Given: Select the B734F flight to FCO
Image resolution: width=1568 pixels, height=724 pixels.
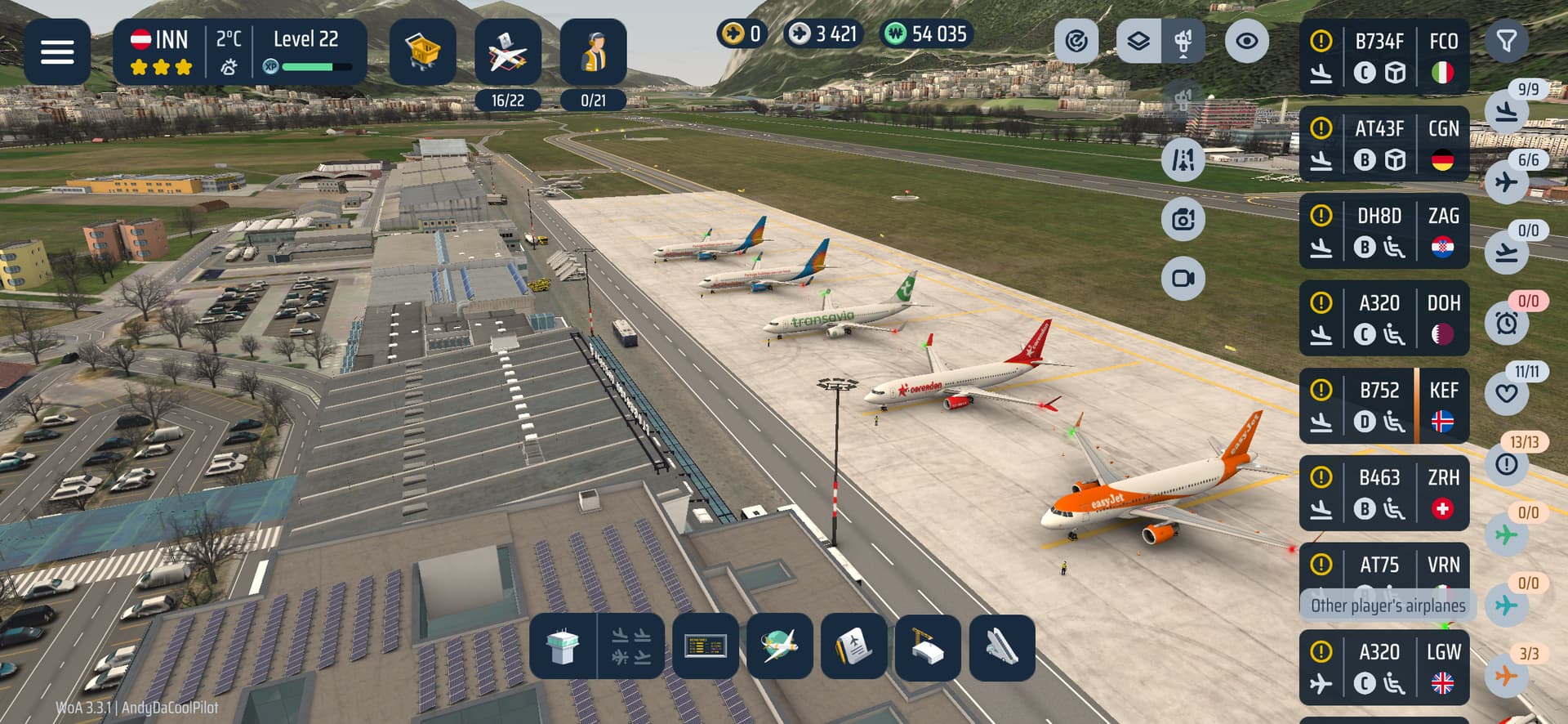Looking at the screenshot, I should pyautogui.click(x=1383, y=57).
